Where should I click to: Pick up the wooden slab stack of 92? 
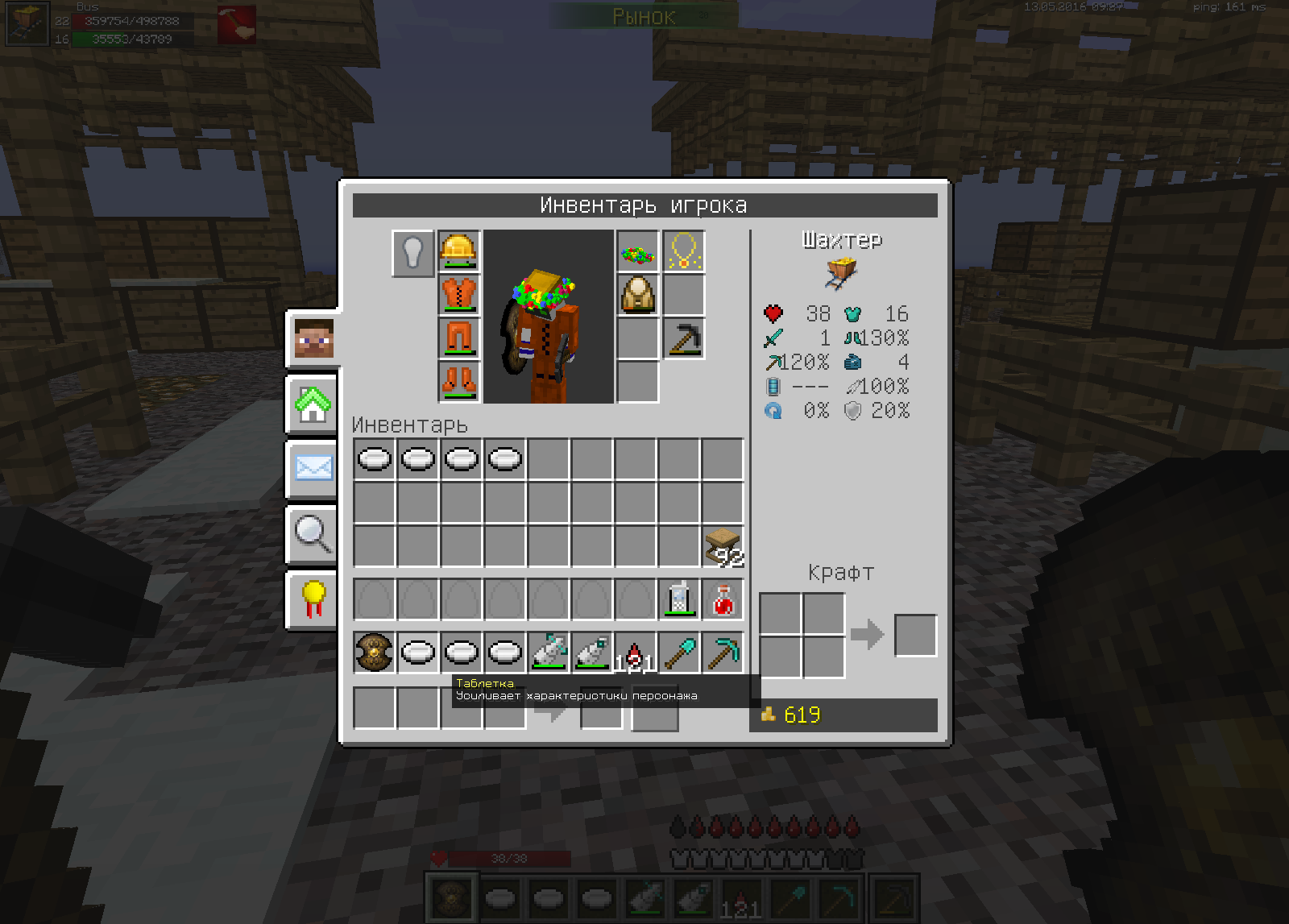coord(723,547)
